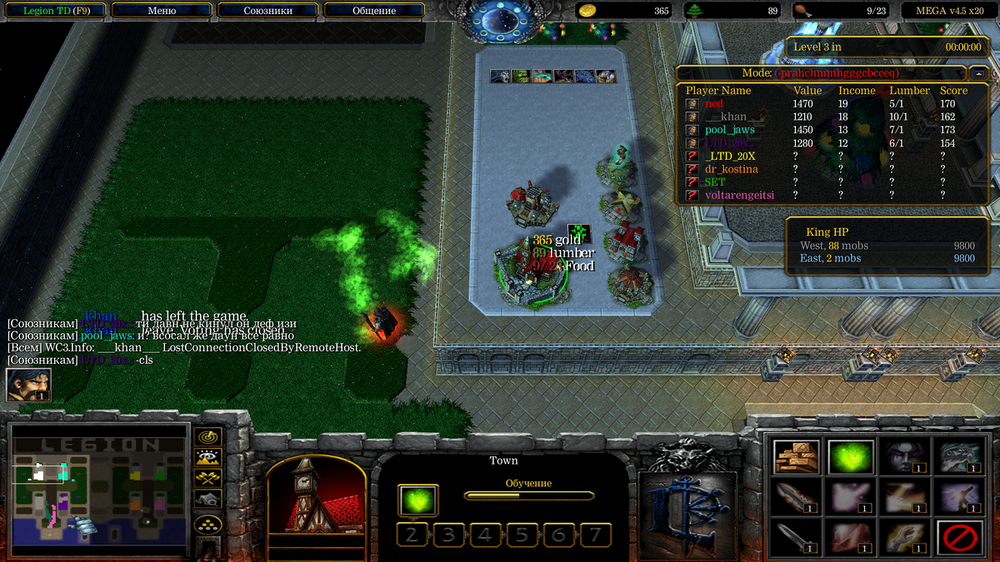Open the Союзники allies panel
The image size is (1000, 562).
pos(268,11)
